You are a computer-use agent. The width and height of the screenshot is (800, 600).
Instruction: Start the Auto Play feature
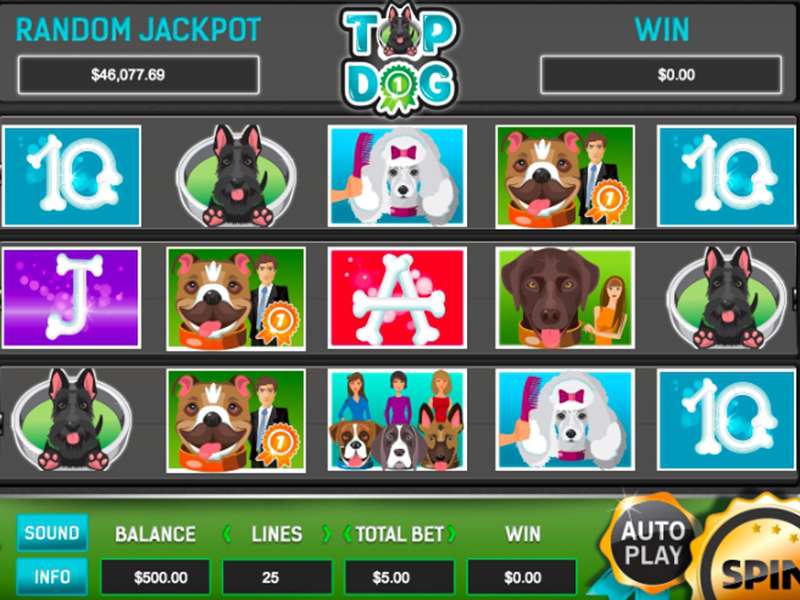[x=654, y=542]
